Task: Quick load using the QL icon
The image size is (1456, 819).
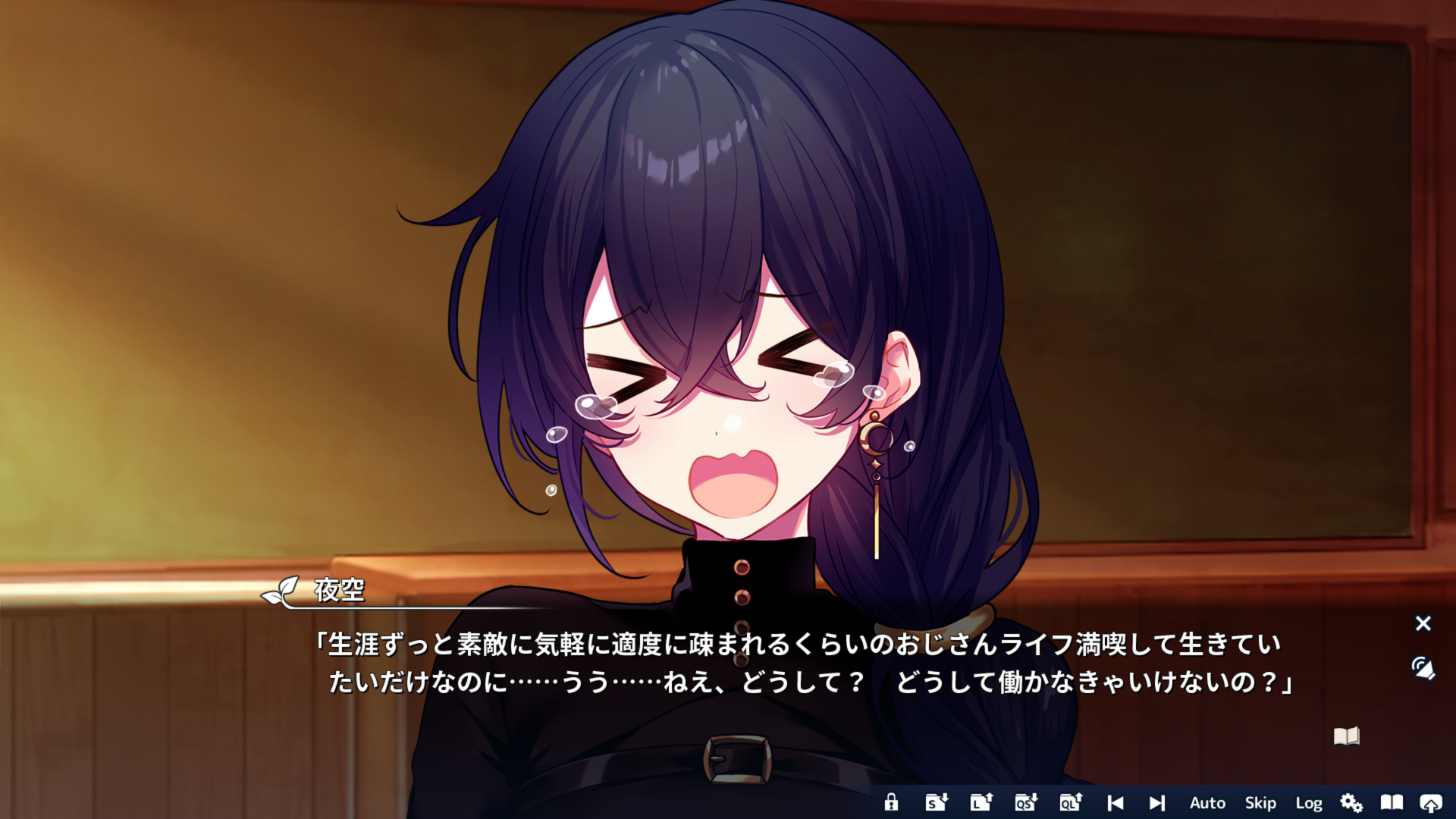Action: click(1070, 802)
